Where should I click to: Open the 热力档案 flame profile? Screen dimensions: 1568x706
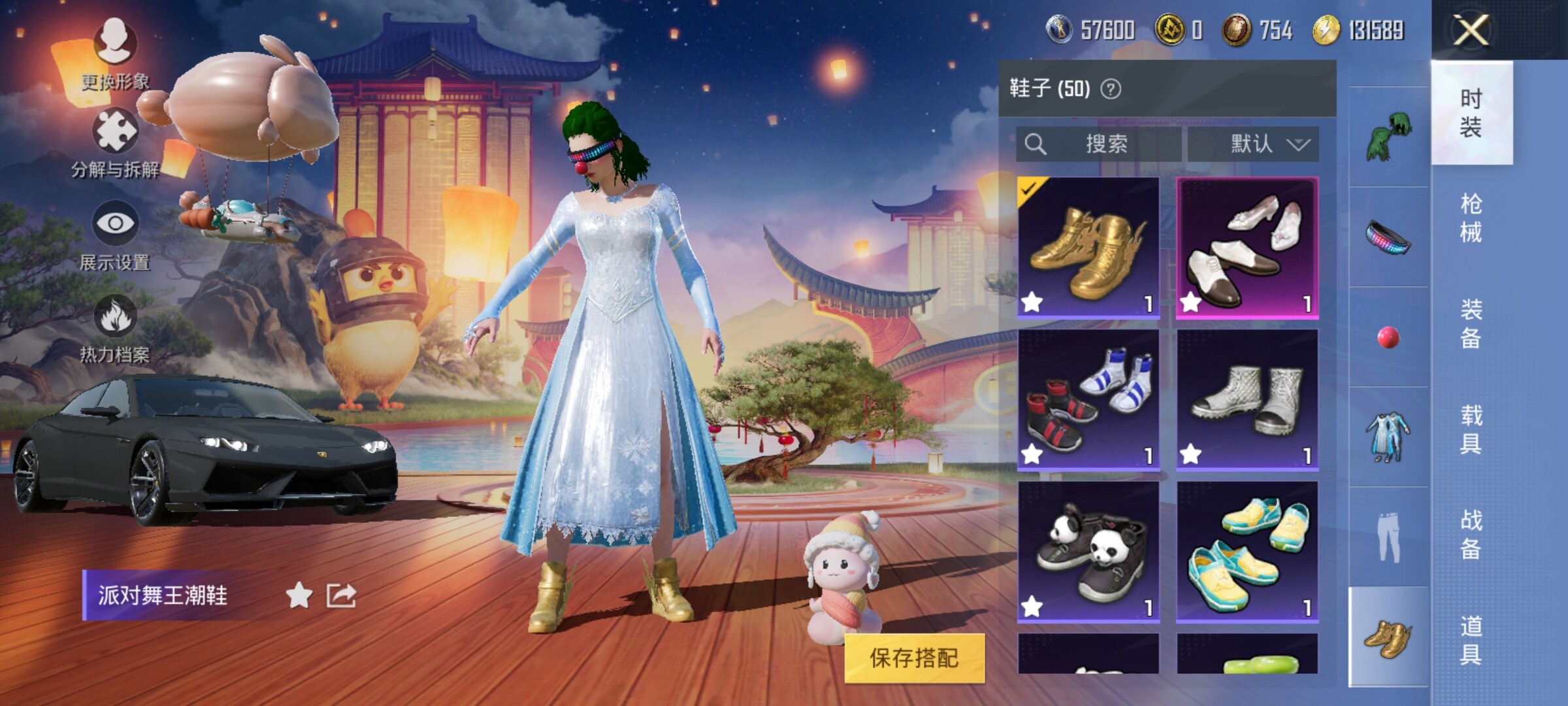pos(115,328)
